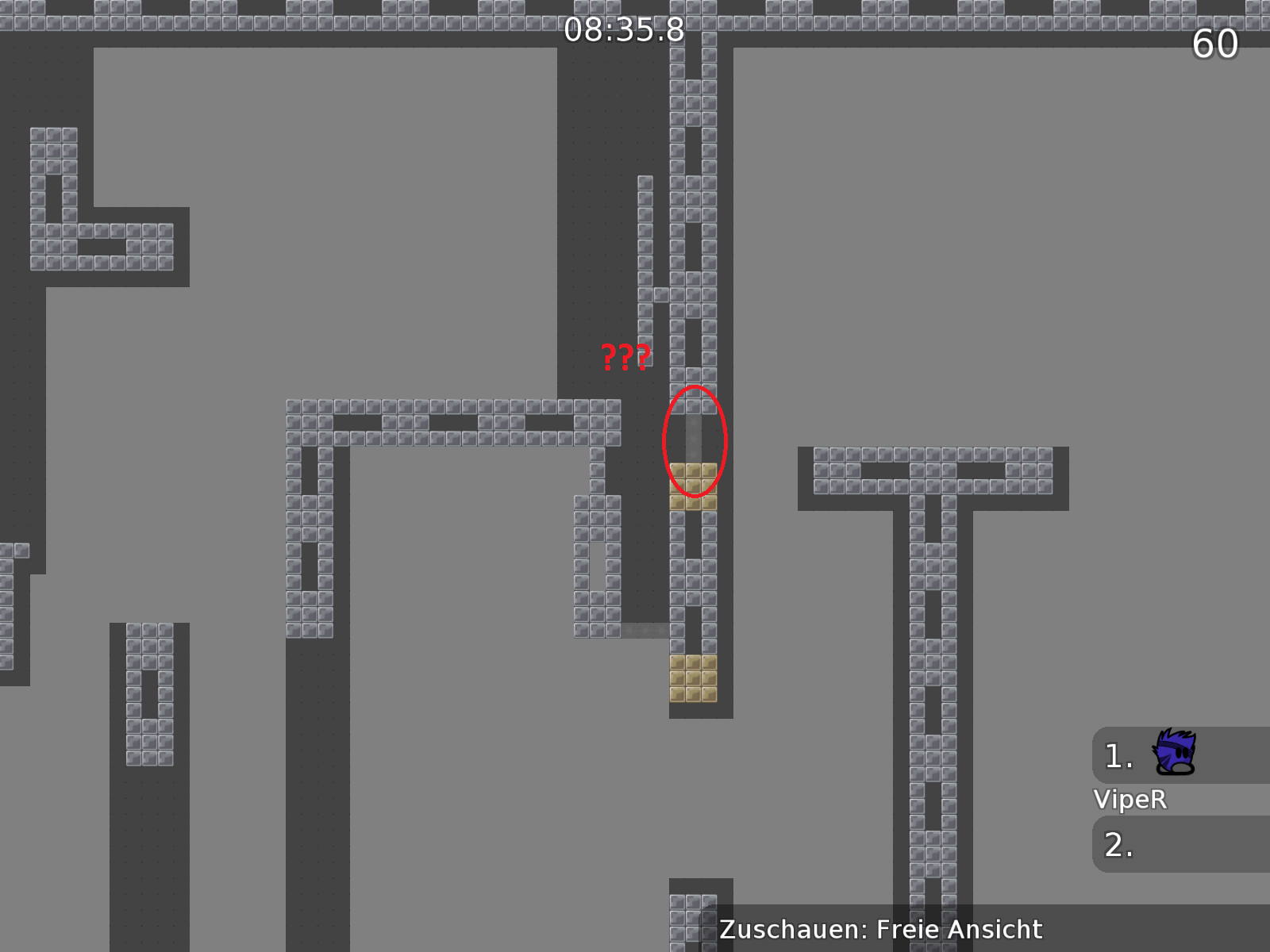This screenshot has height=952, width=1270.
Task: Click the VipeR name label
Action: pyautogui.click(x=1130, y=800)
